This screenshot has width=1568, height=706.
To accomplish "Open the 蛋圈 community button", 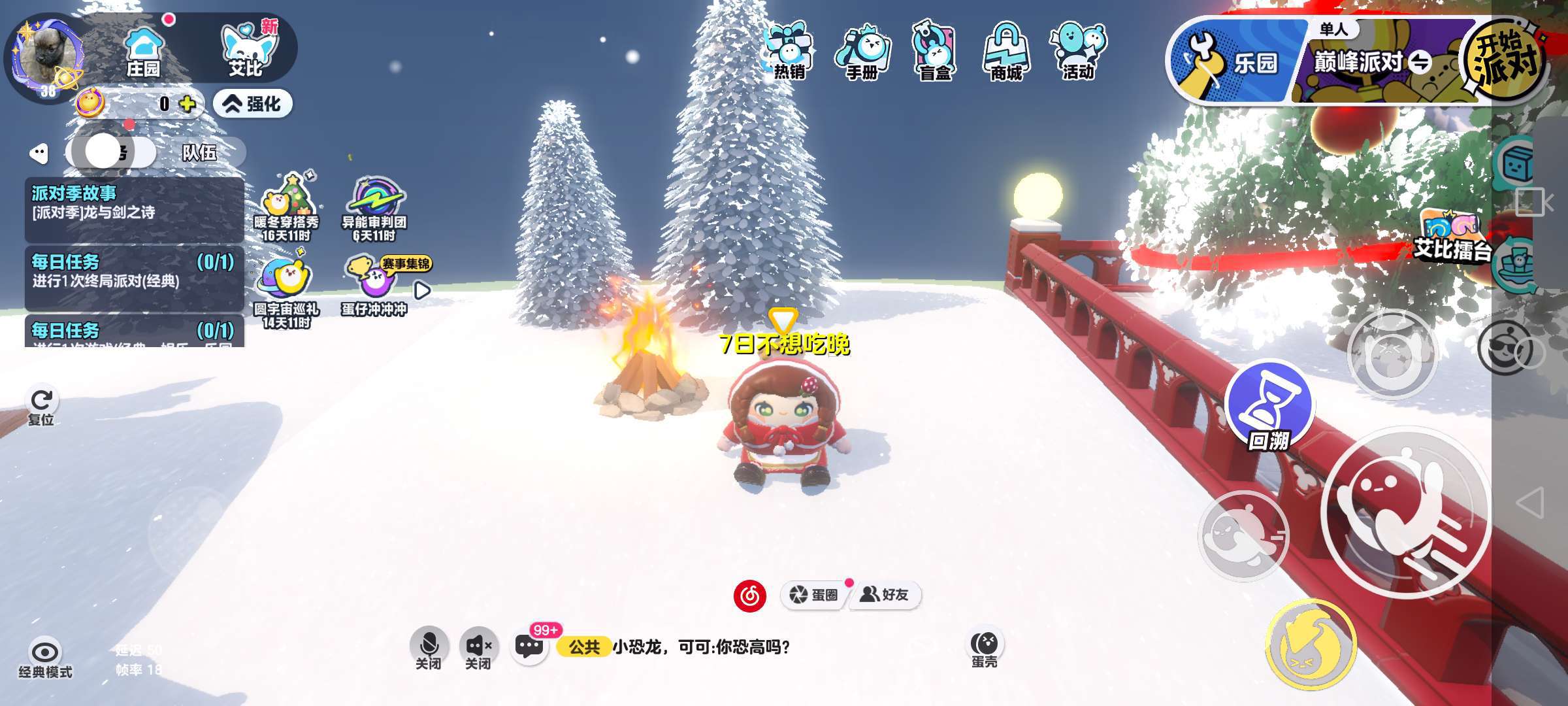I will pos(814,595).
